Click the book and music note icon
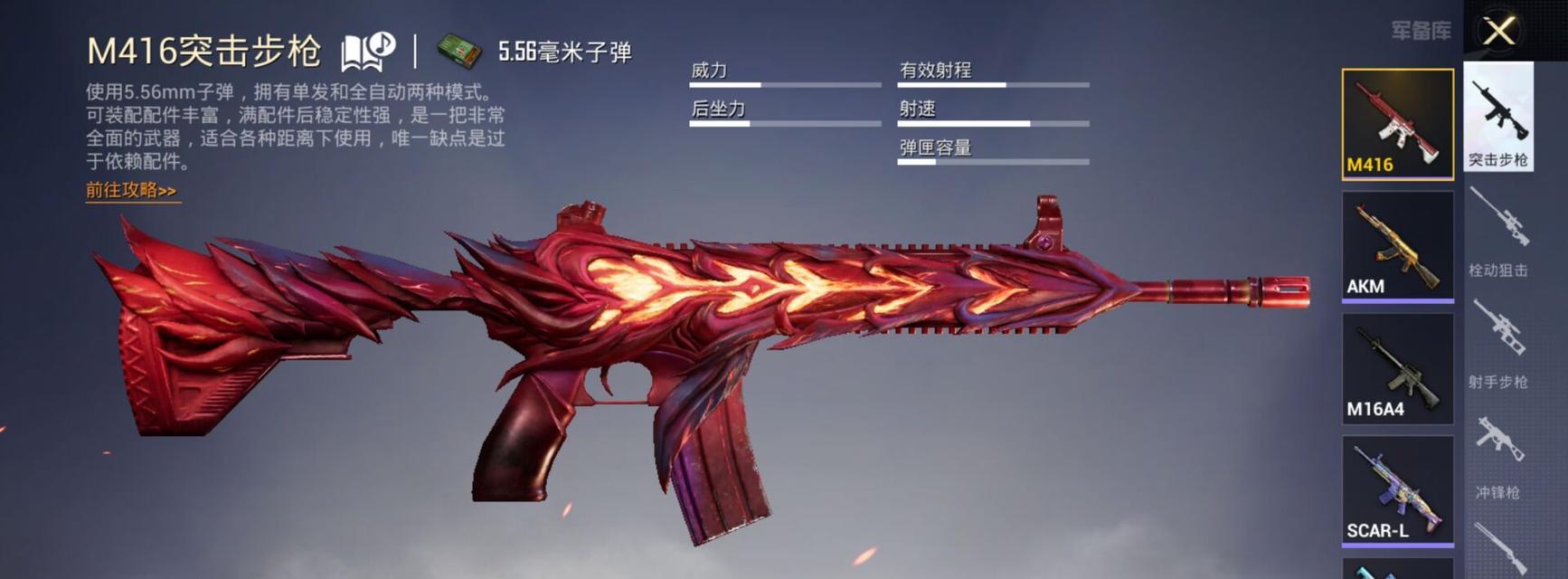This screenshot has height=579, width=1568. (367, 52)
